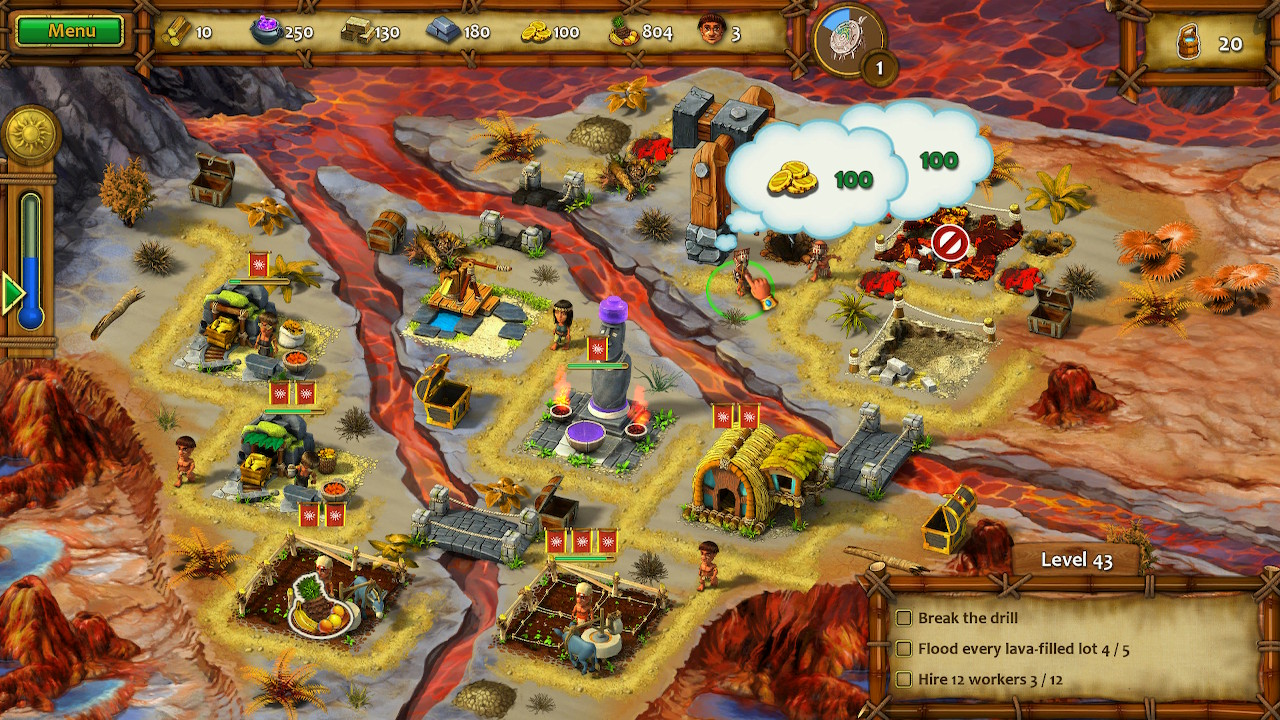The image size is (1280, 720).
Task: Check the 'Break the drill' objective box
Action: click(x=903, y=619)
